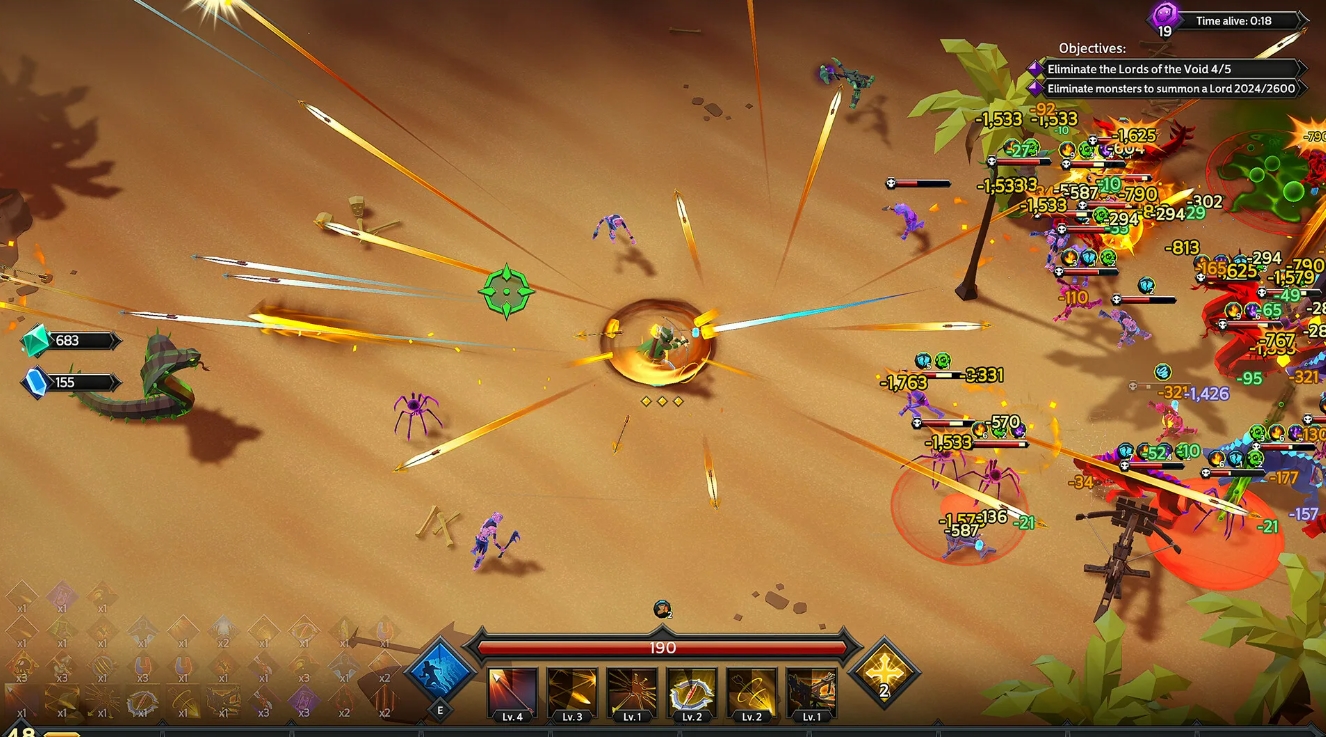Click the green gem currency icon
1326x737 pixels.
(x=37, y=340)
